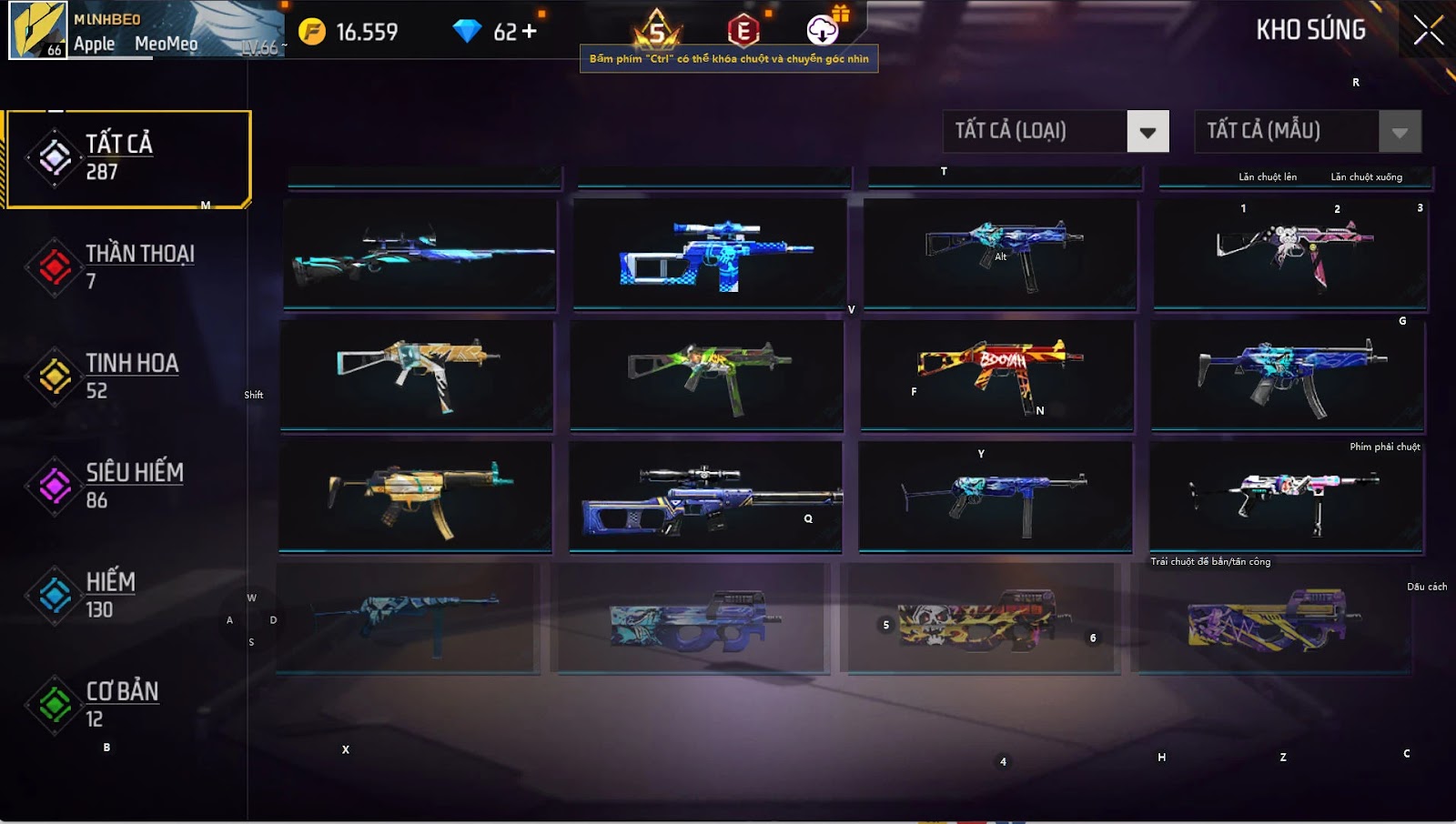1456x824 pixels.
Task: Close the Kho Súng weapon vault
Action: point(1428,31)
